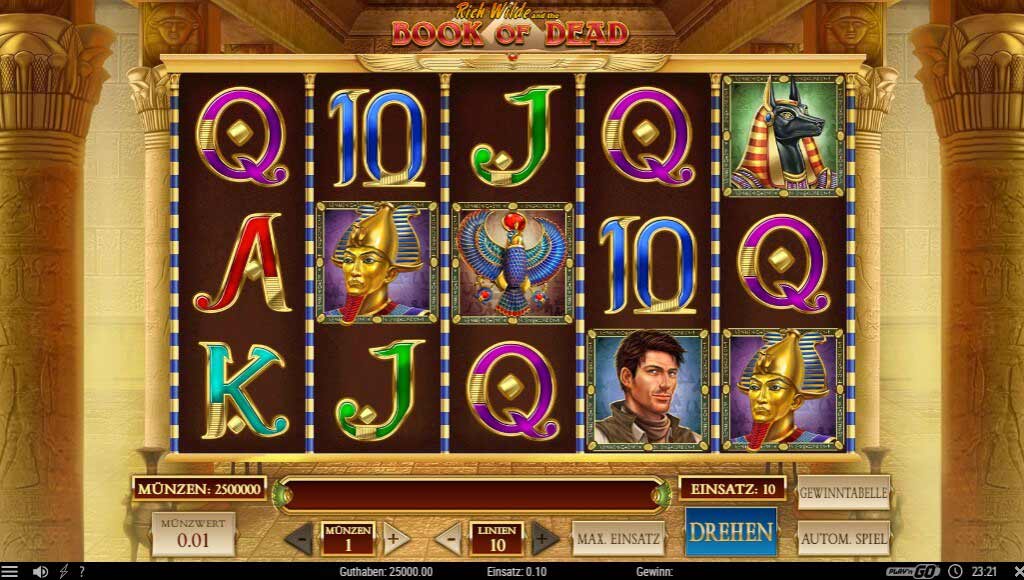This screenshot has width=1024, height=580.
Task: Spin the reels with the DREHEN button
Action: (731, 531)
